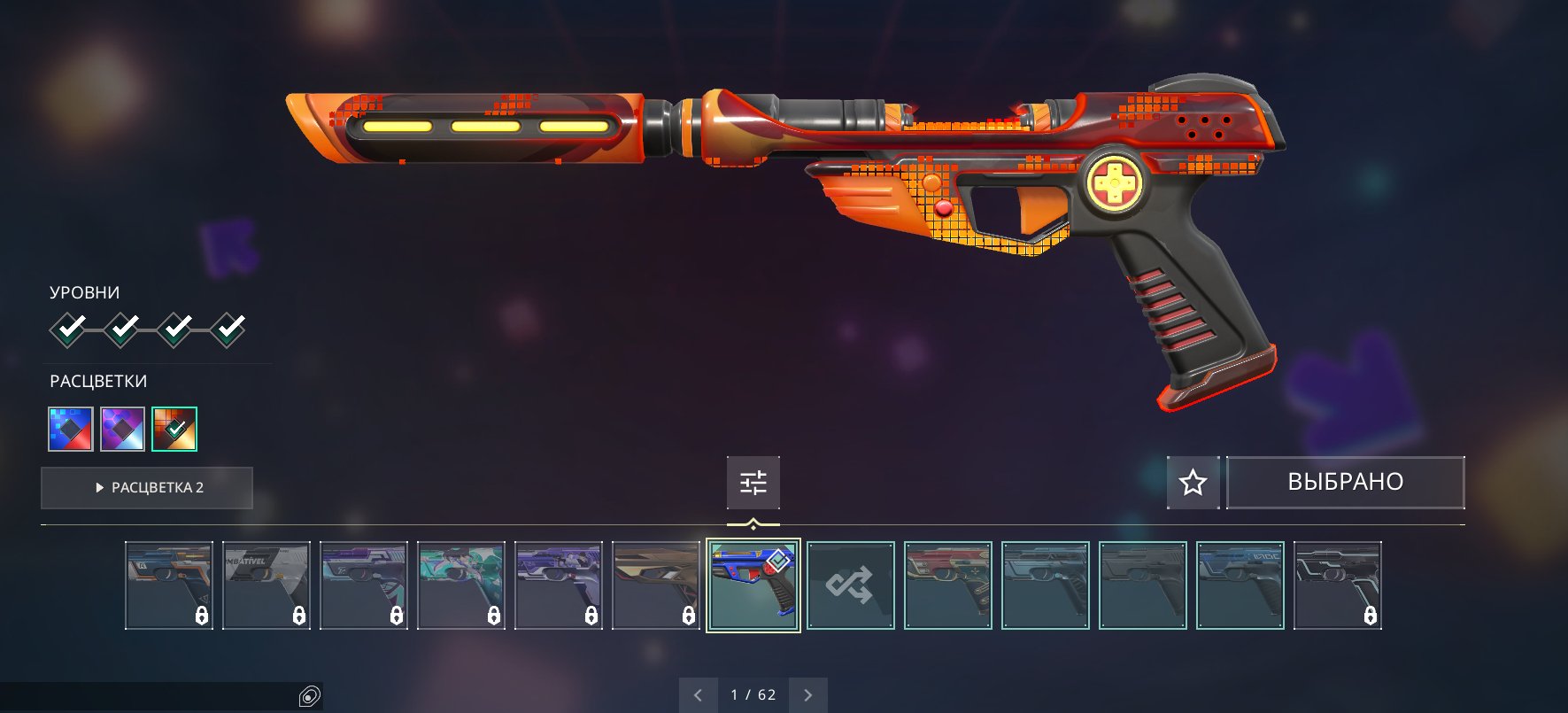Image resolution: width=1568 pixels, height=713 pixels.
Task: Click the spiral icon in bottom bar
Action: click(309, 697)
